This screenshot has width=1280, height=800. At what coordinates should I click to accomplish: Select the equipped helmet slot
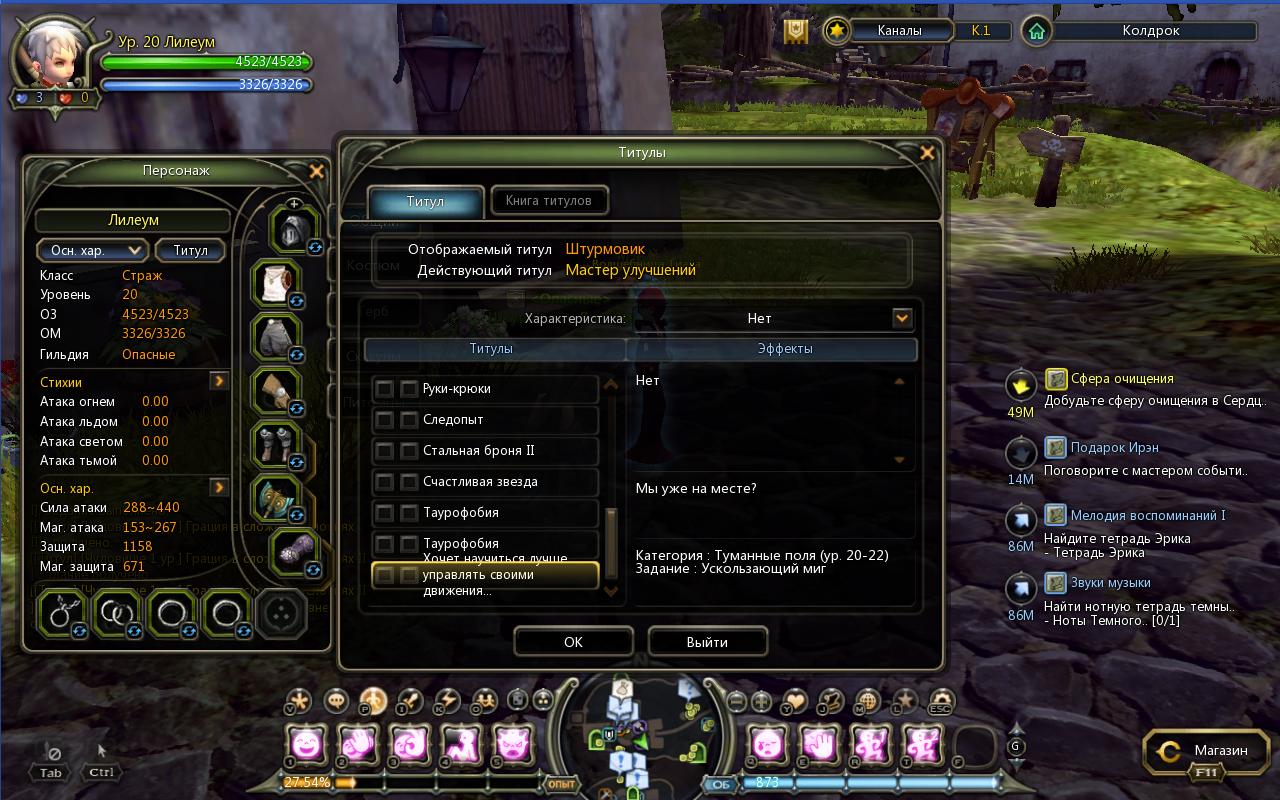[x=293, y=229]
